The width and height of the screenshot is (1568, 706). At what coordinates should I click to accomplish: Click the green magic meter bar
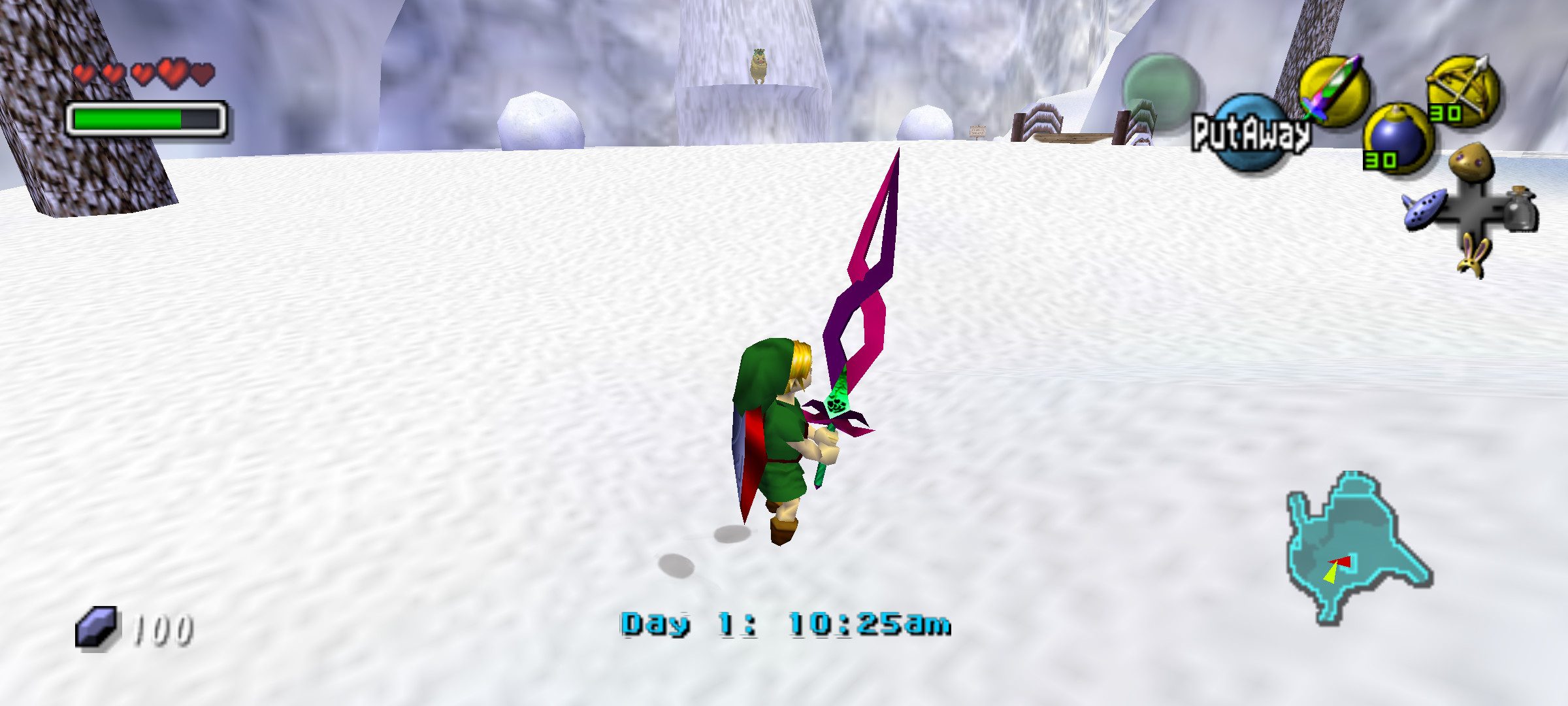point(127,119)
